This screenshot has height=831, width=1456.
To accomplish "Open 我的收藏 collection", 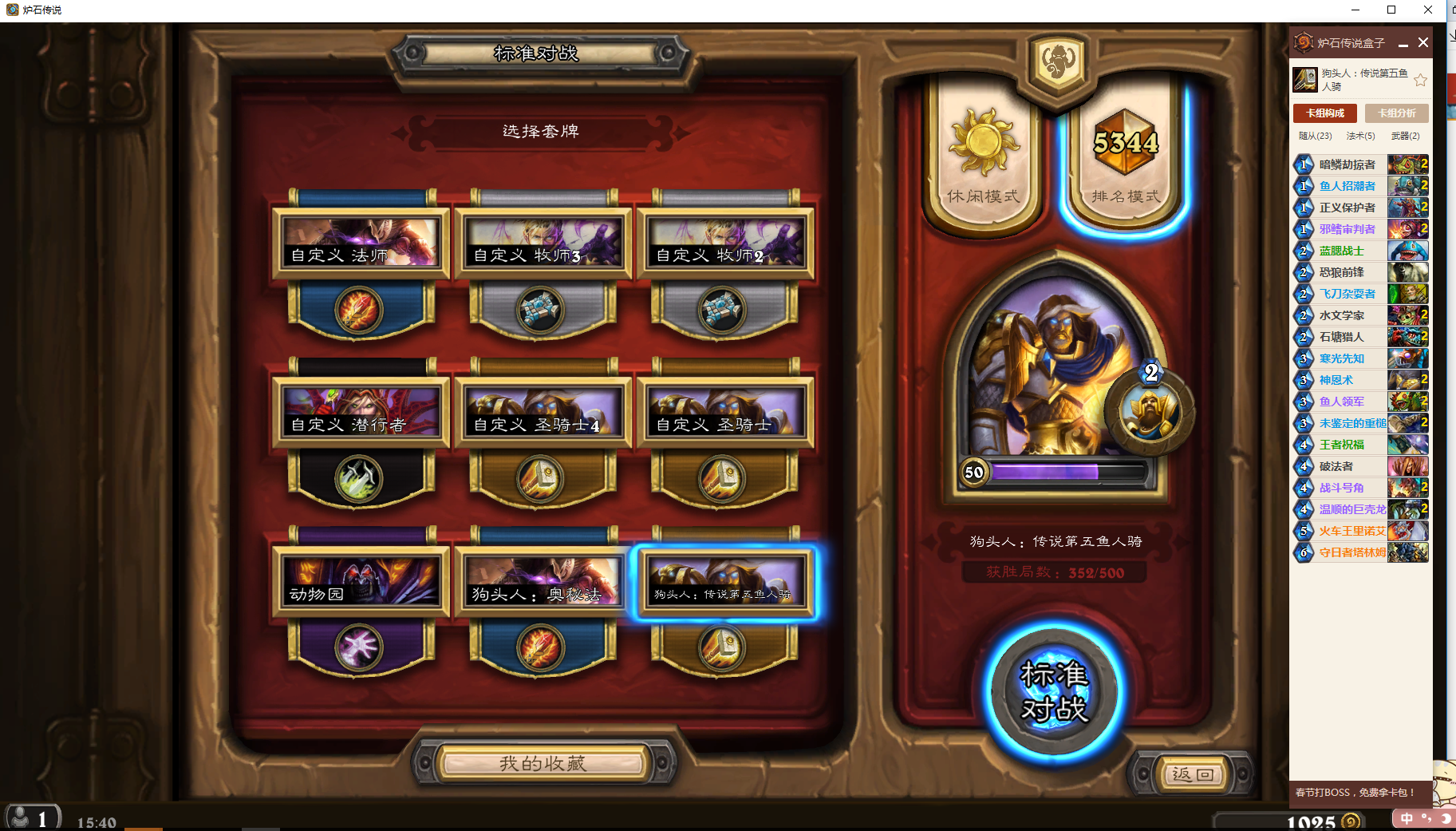I will [x=543, y=763].
